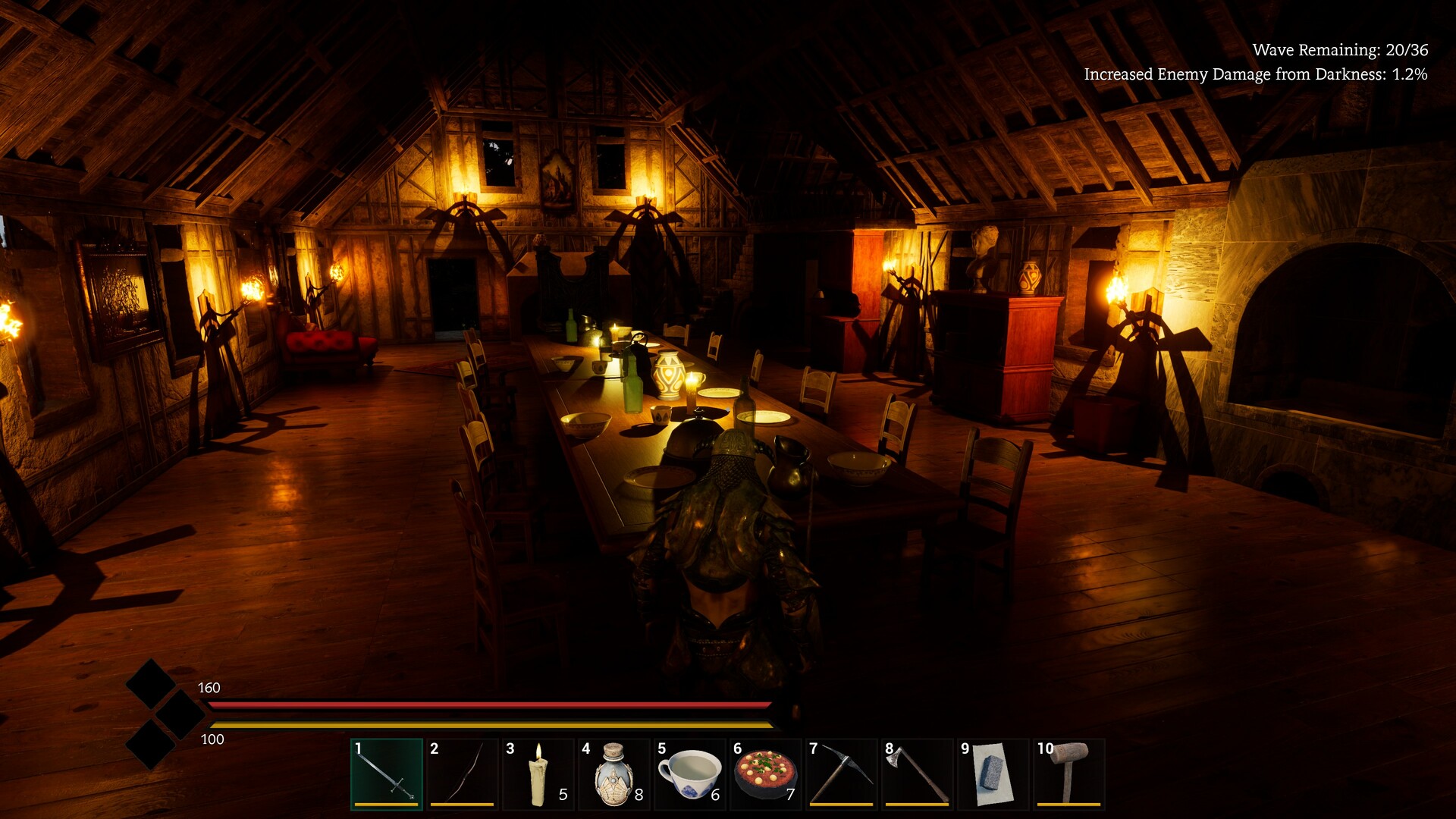Choose the candle hotbar slot
The width and height of the screenshot is (1456, 819).
coord(538,773)
